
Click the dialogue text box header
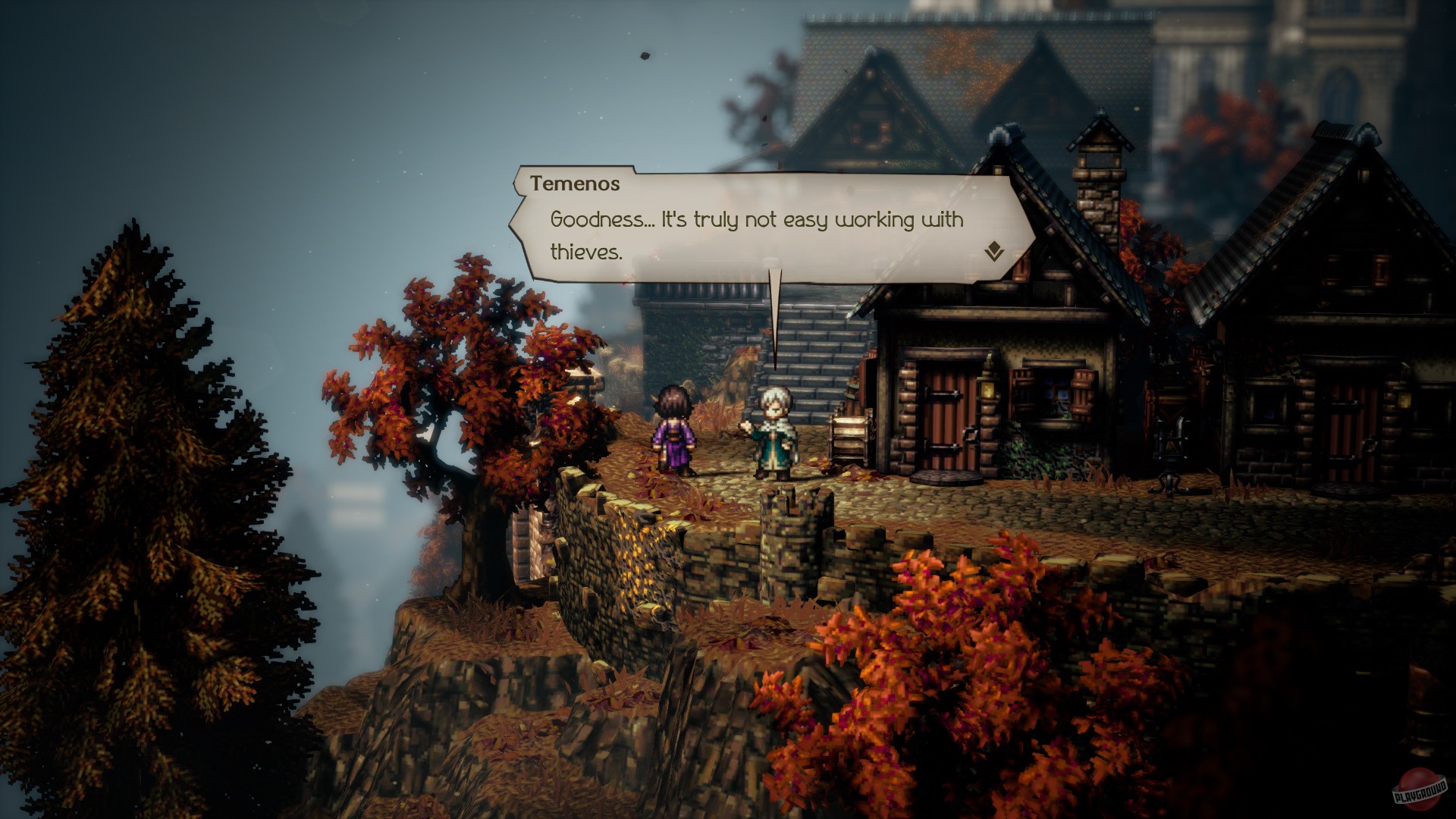[576, 182]
